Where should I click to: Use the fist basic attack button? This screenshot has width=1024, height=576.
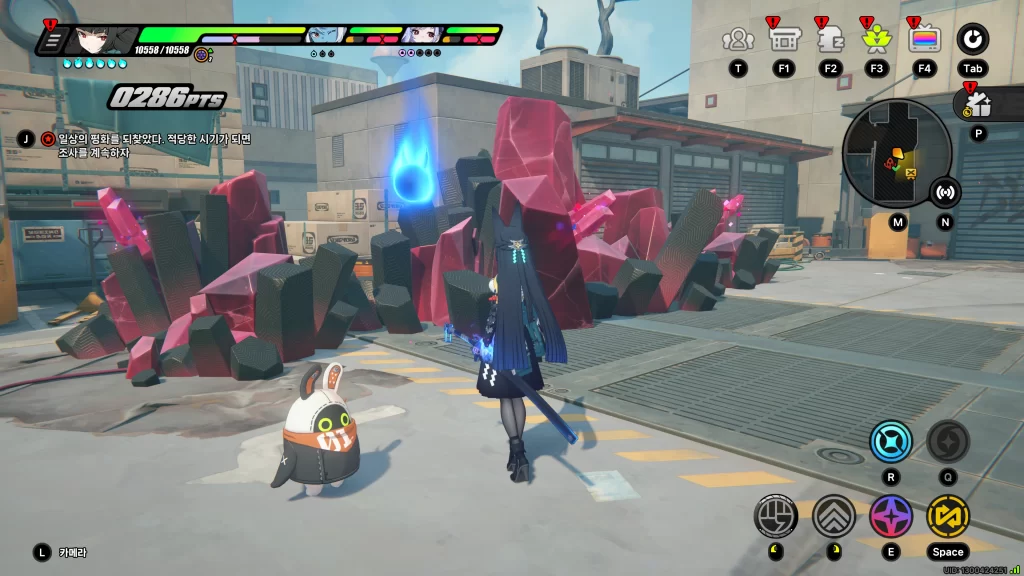[x=775, y=516]
